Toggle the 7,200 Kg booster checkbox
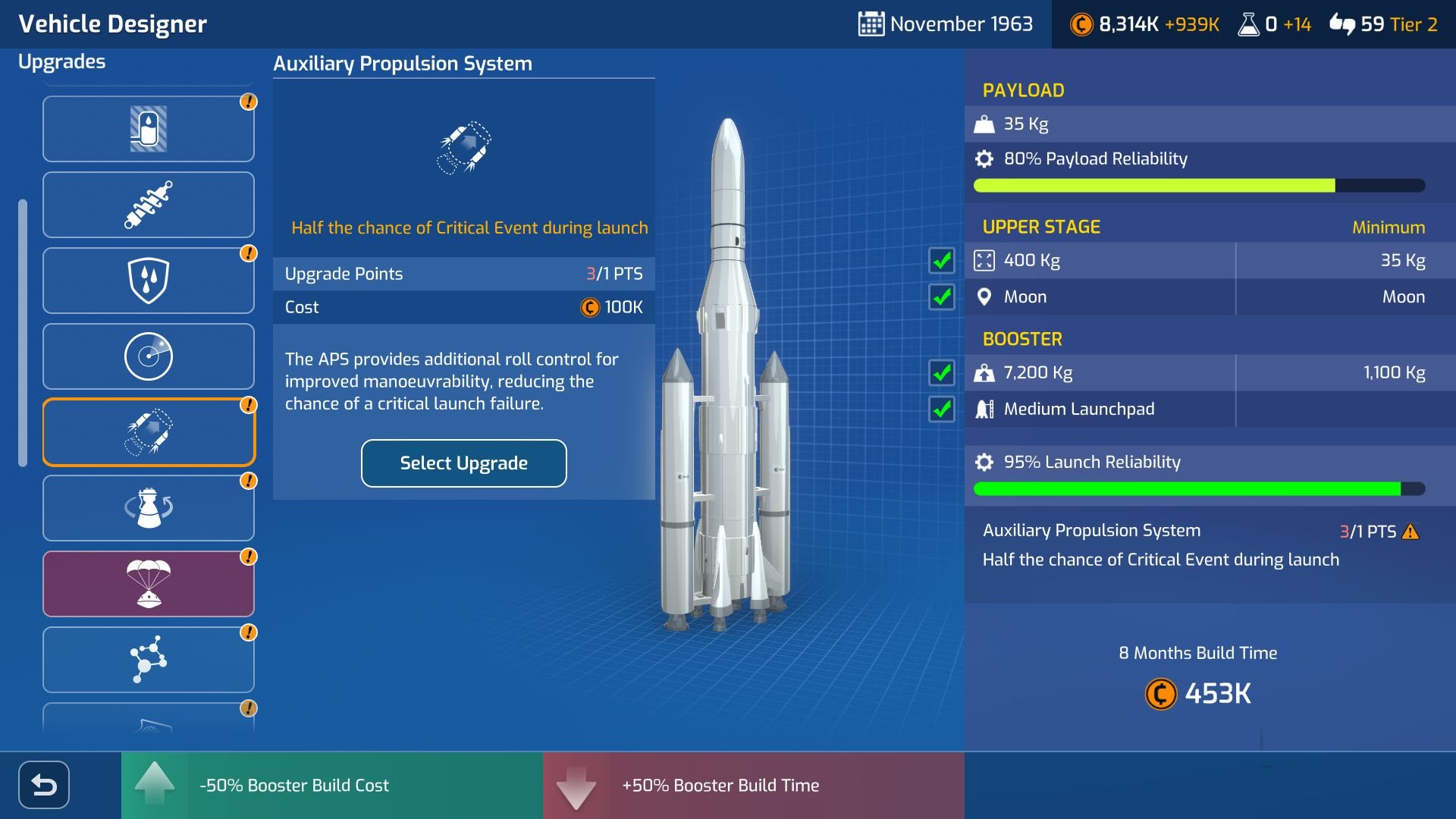This screenshot has height=819, width=1456. click(x=943, y=373)
